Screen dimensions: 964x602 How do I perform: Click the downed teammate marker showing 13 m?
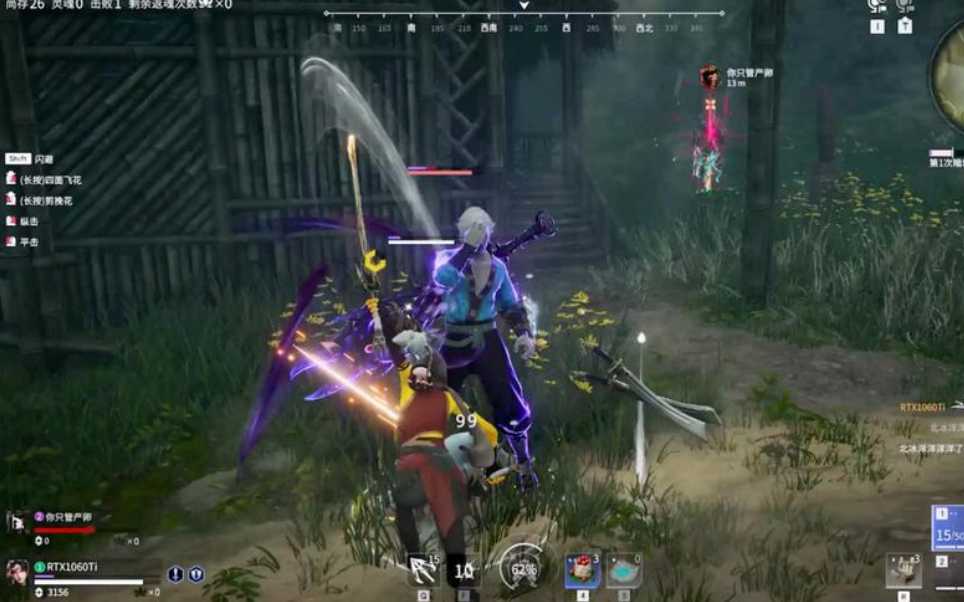click(709, 77)
